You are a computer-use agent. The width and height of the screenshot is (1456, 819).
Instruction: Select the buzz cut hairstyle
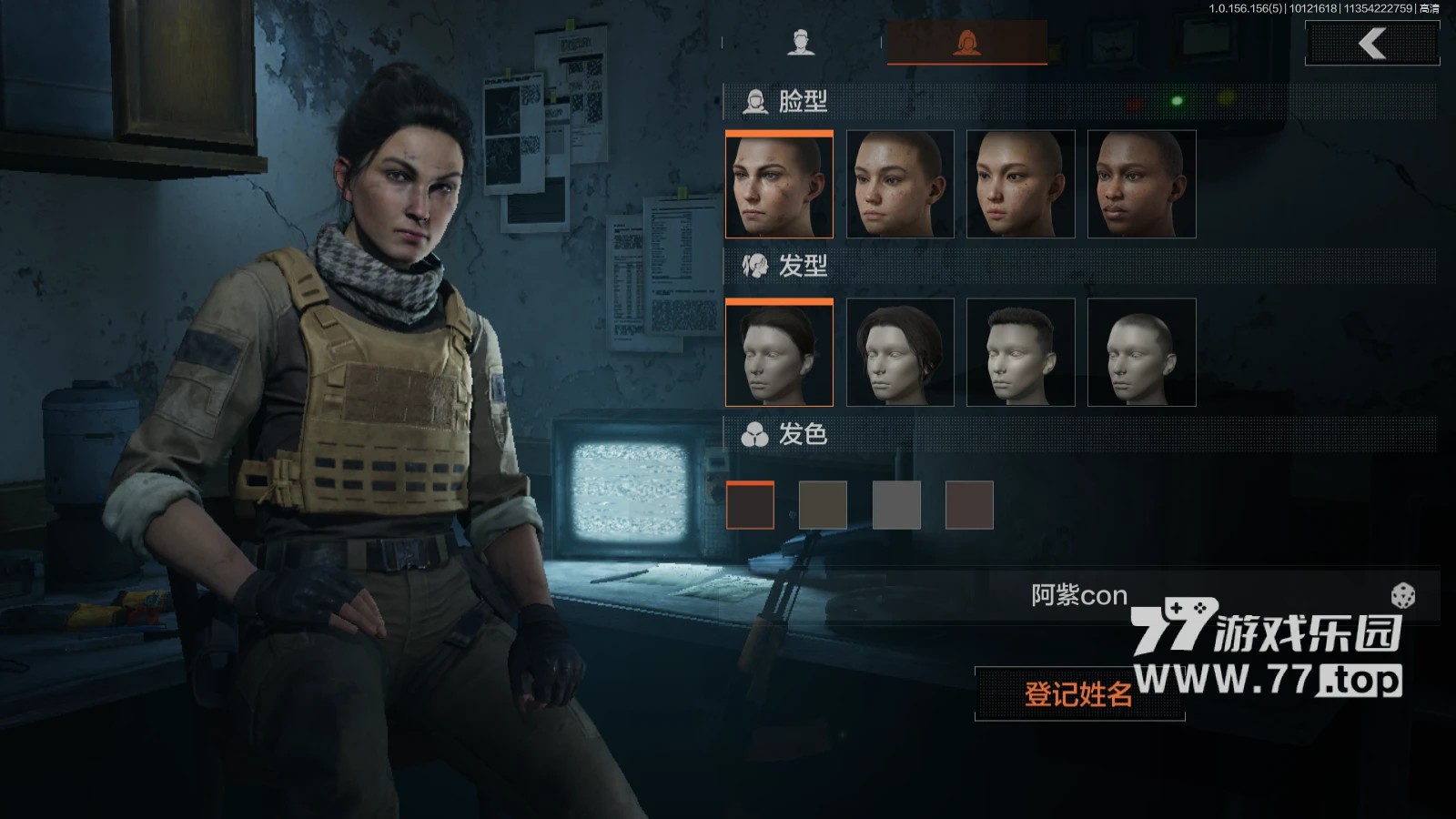coord(1141,353)
